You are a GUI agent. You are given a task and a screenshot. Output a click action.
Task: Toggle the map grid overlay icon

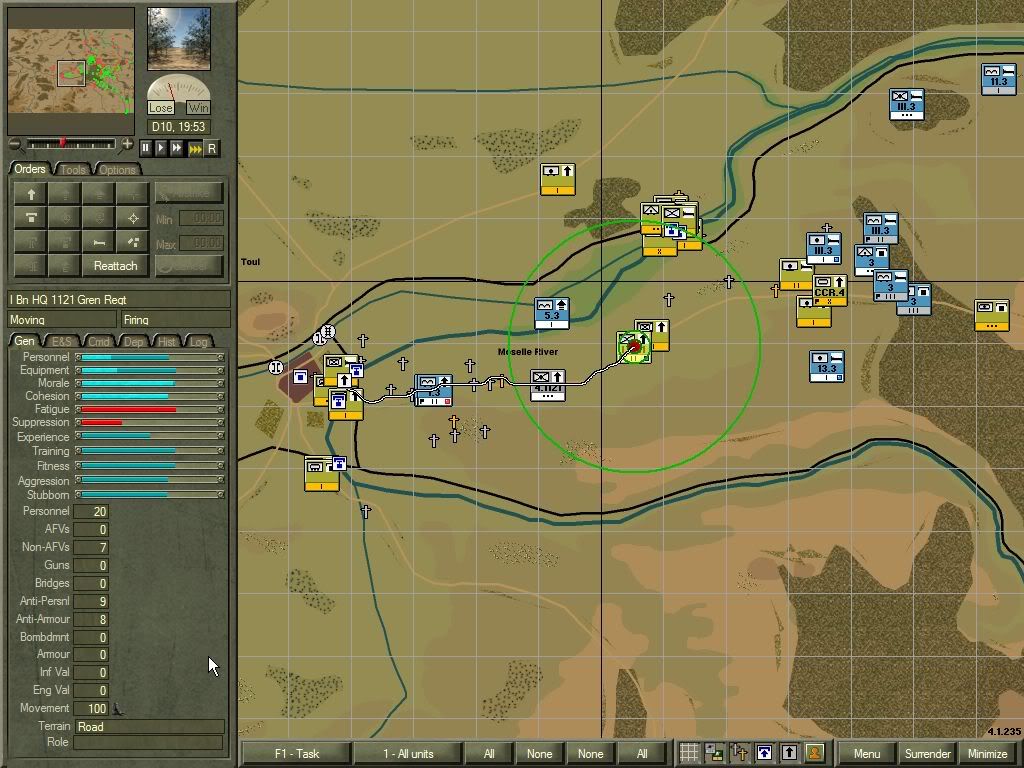pyautogui.click(x=689, y=753)
